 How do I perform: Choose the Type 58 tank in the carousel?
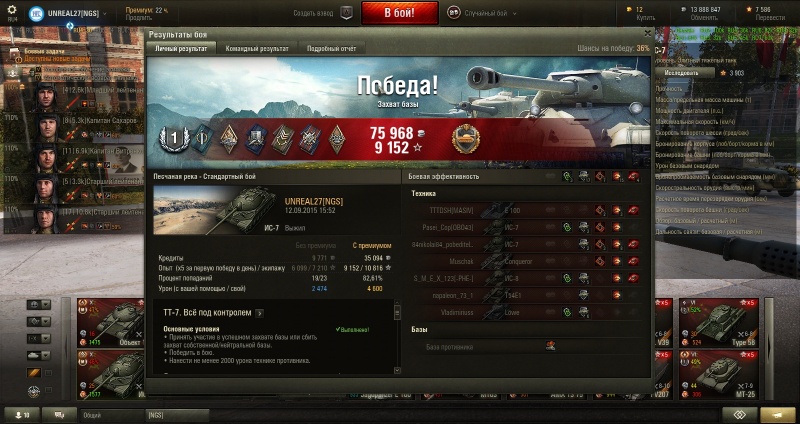[732, 320]
